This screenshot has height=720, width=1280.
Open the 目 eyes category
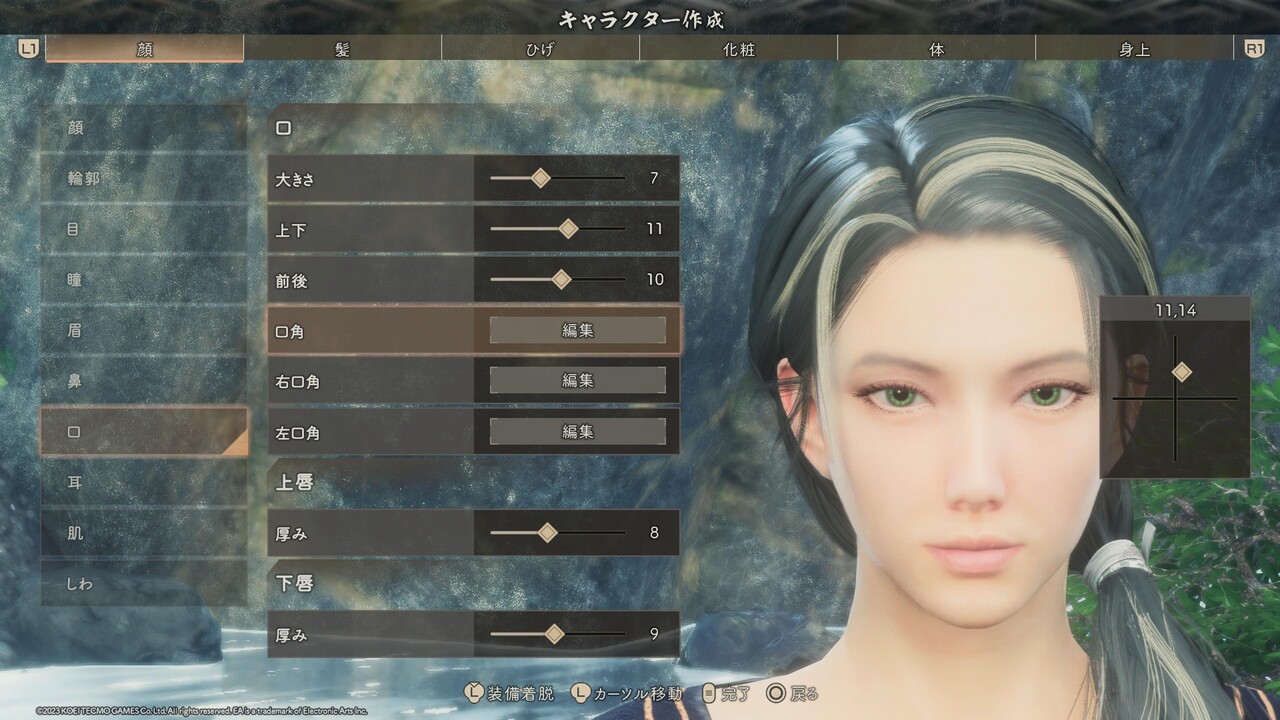(x=144, y=230)
